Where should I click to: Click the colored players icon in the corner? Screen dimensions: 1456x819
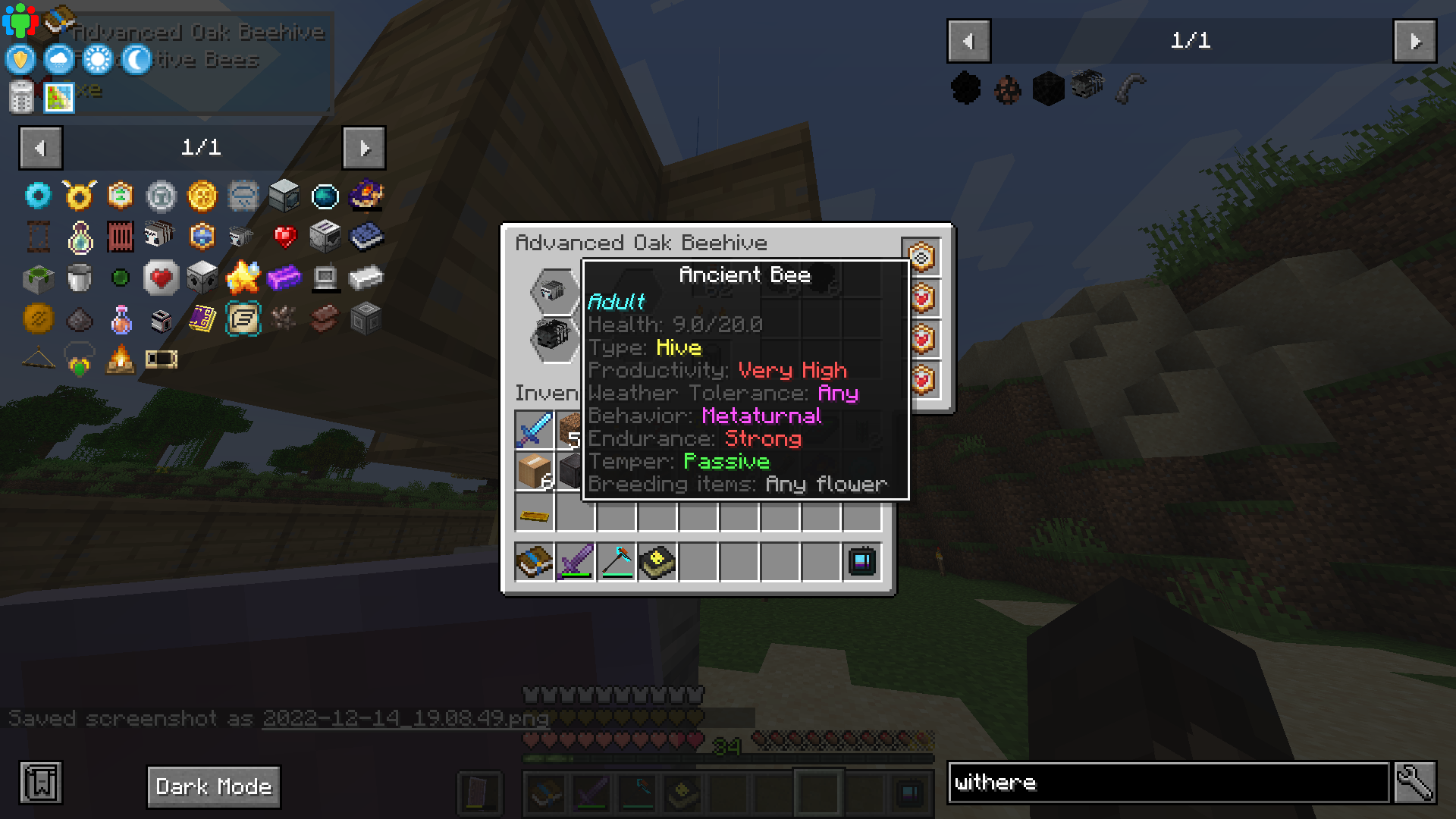click(22, 18)
